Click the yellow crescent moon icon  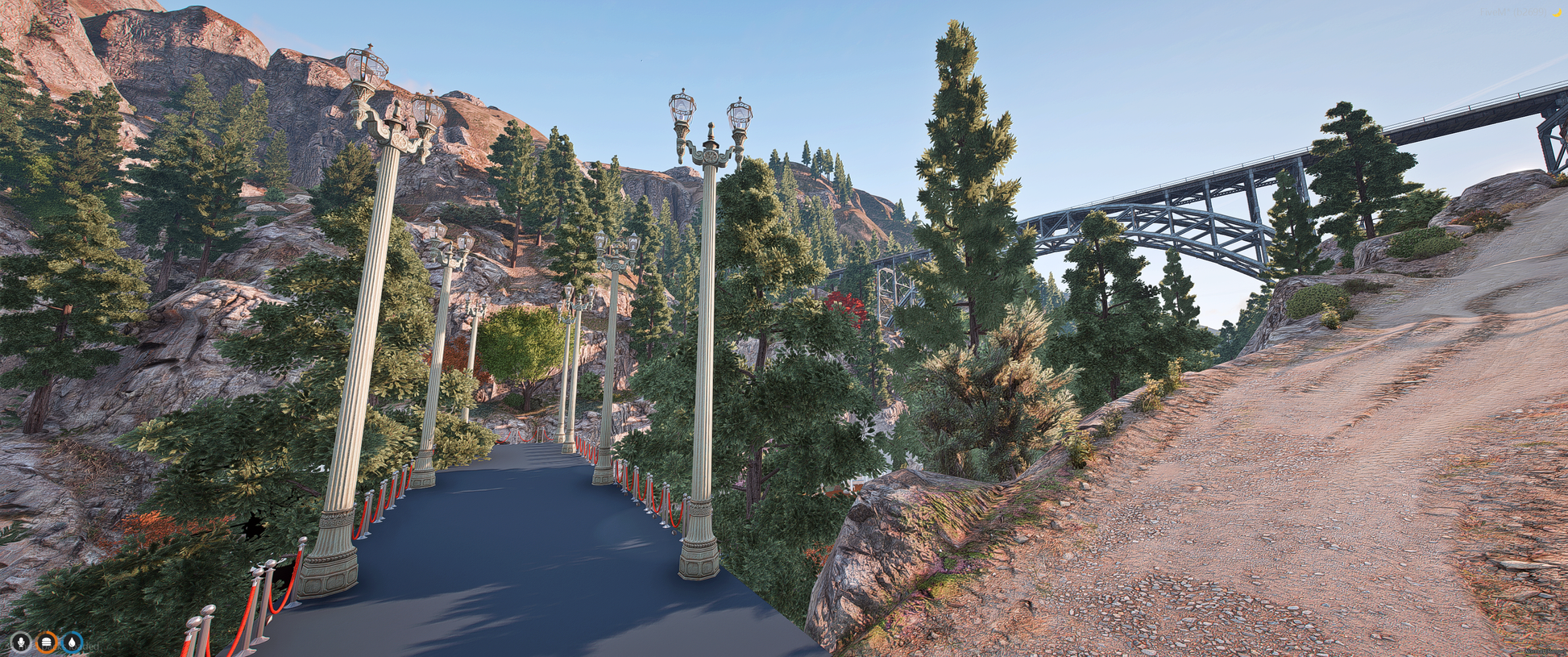click(1557, 13)
